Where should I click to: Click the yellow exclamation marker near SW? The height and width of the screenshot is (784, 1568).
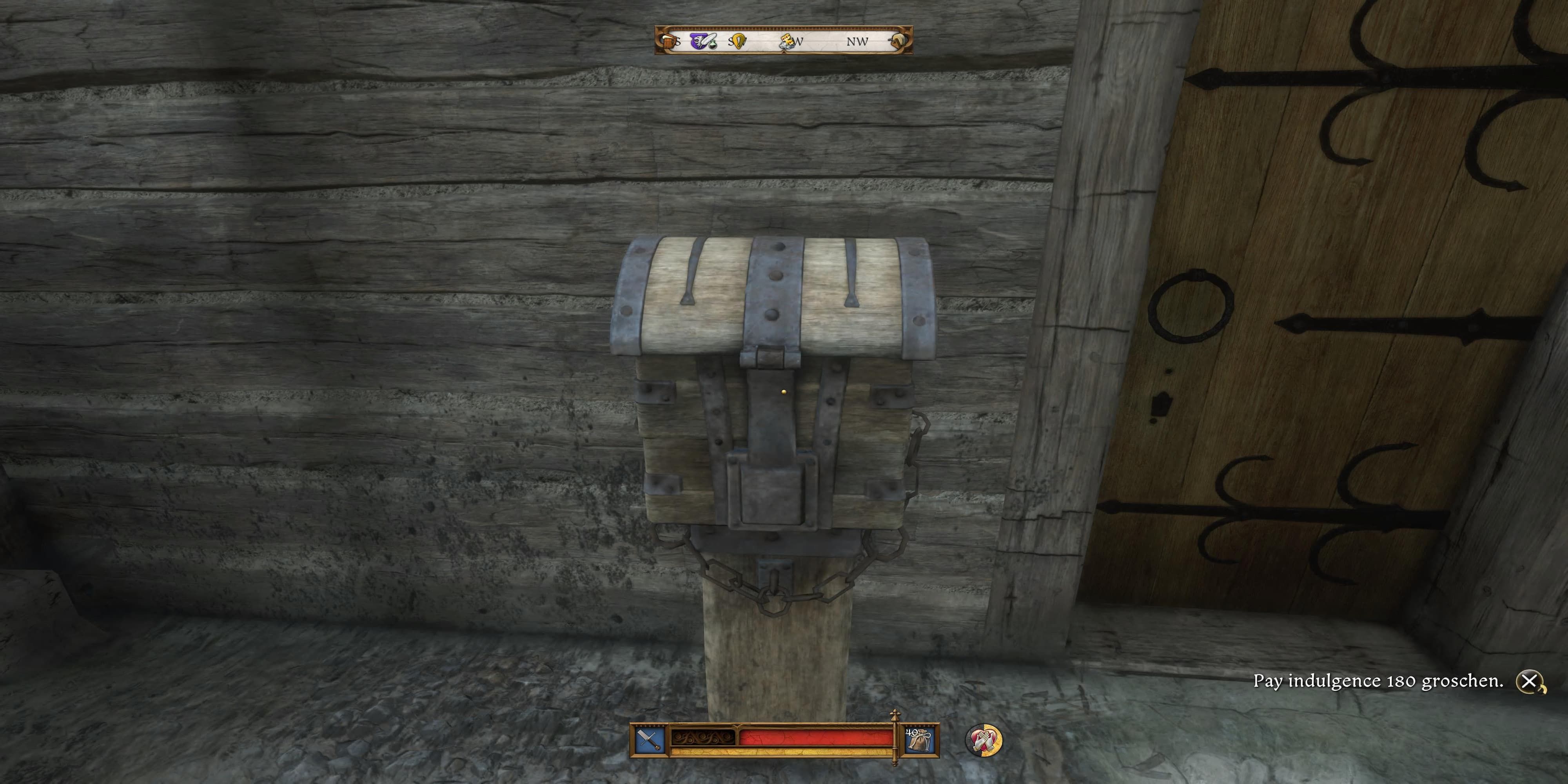point(739,42)
